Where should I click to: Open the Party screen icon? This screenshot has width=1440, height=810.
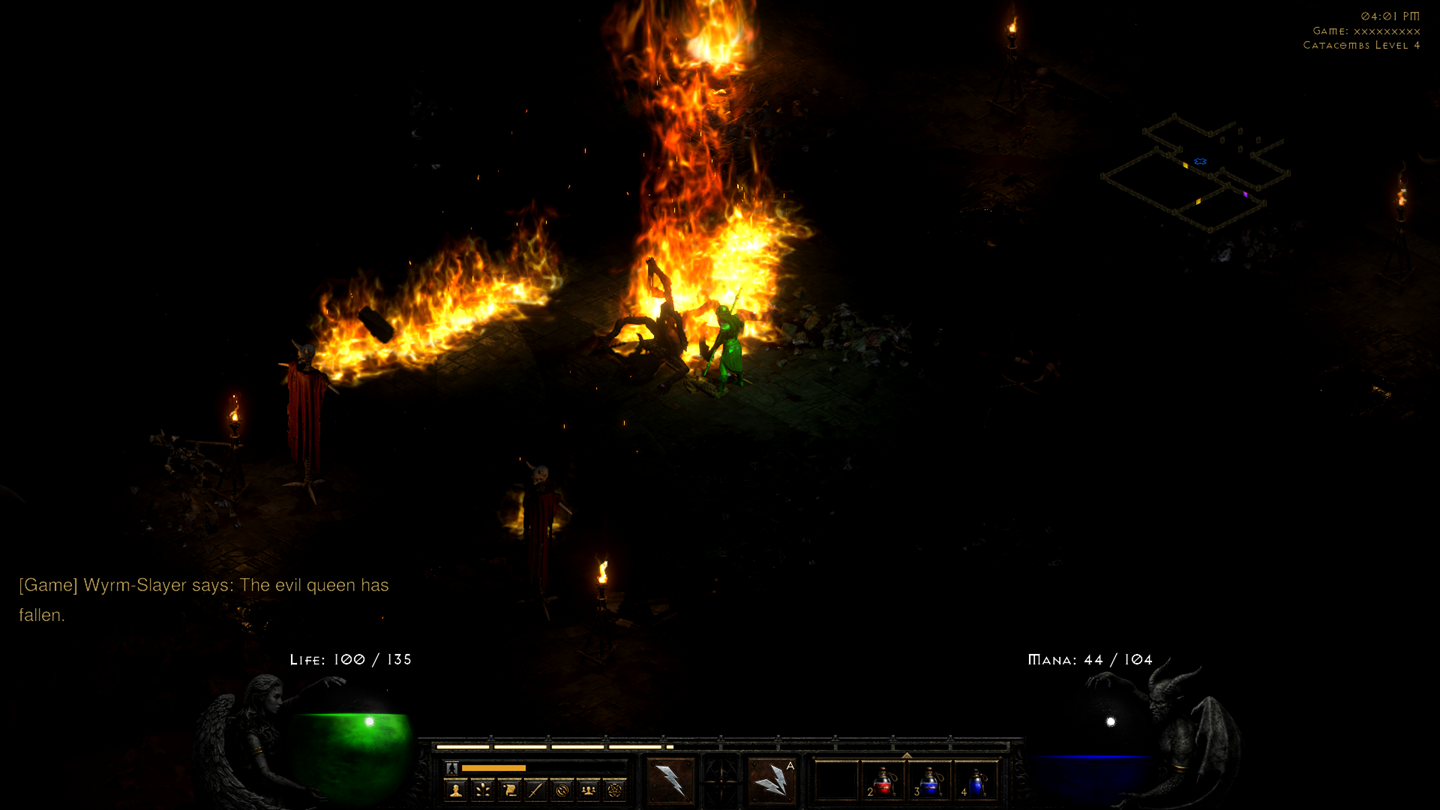pos(588,790)
